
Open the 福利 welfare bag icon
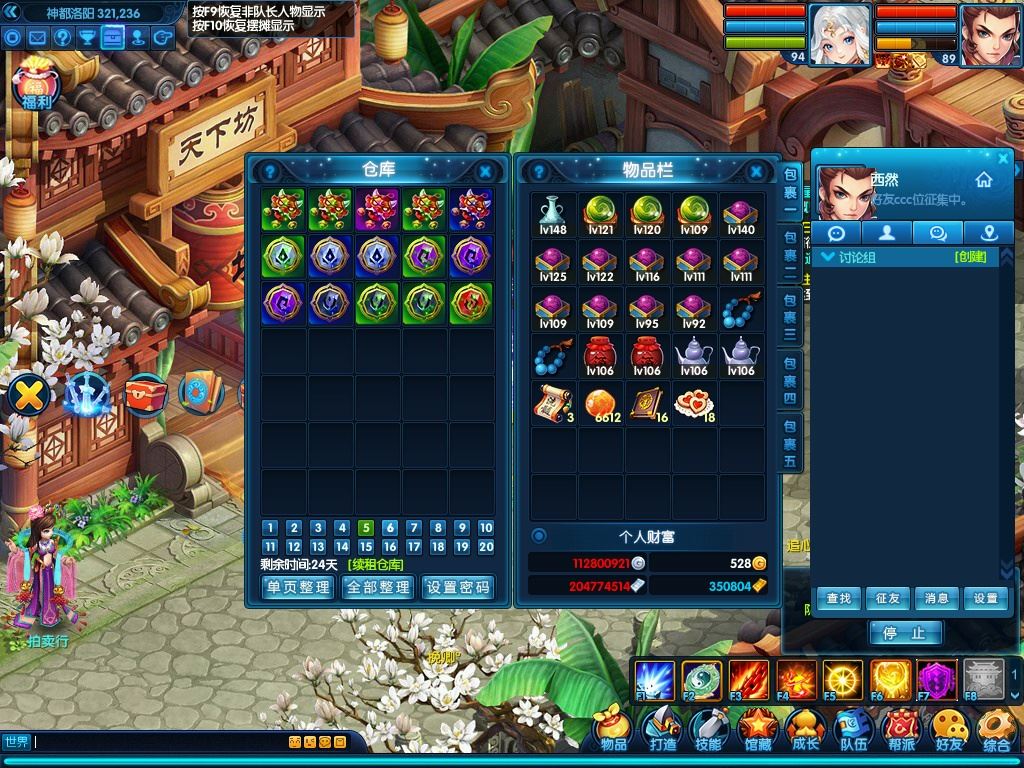coord(36,86)
